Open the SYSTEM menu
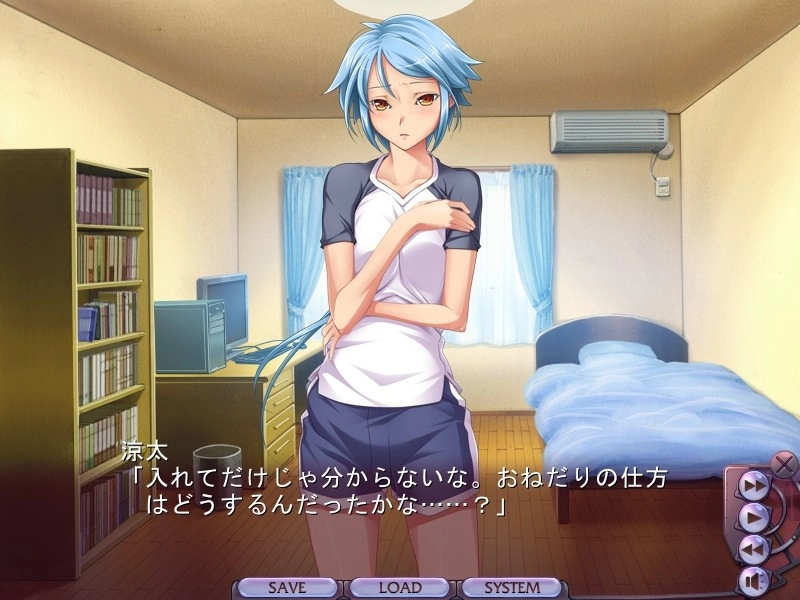 coord(513,588)
